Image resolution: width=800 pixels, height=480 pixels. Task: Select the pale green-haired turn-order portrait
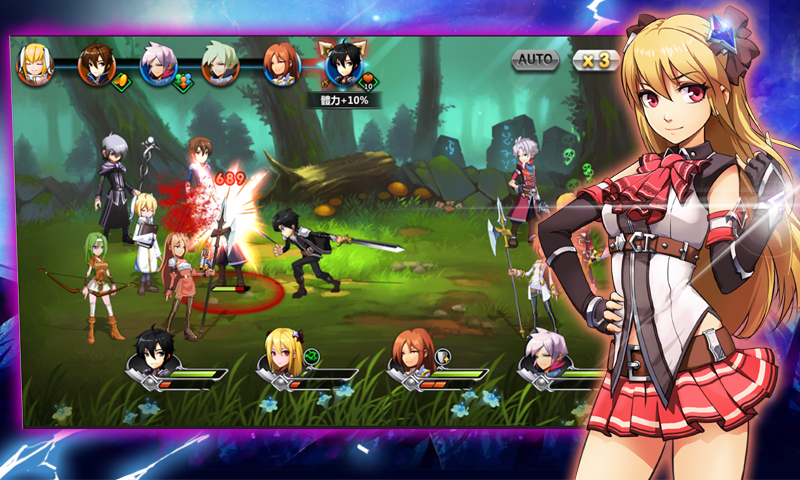tap(220, 66)
